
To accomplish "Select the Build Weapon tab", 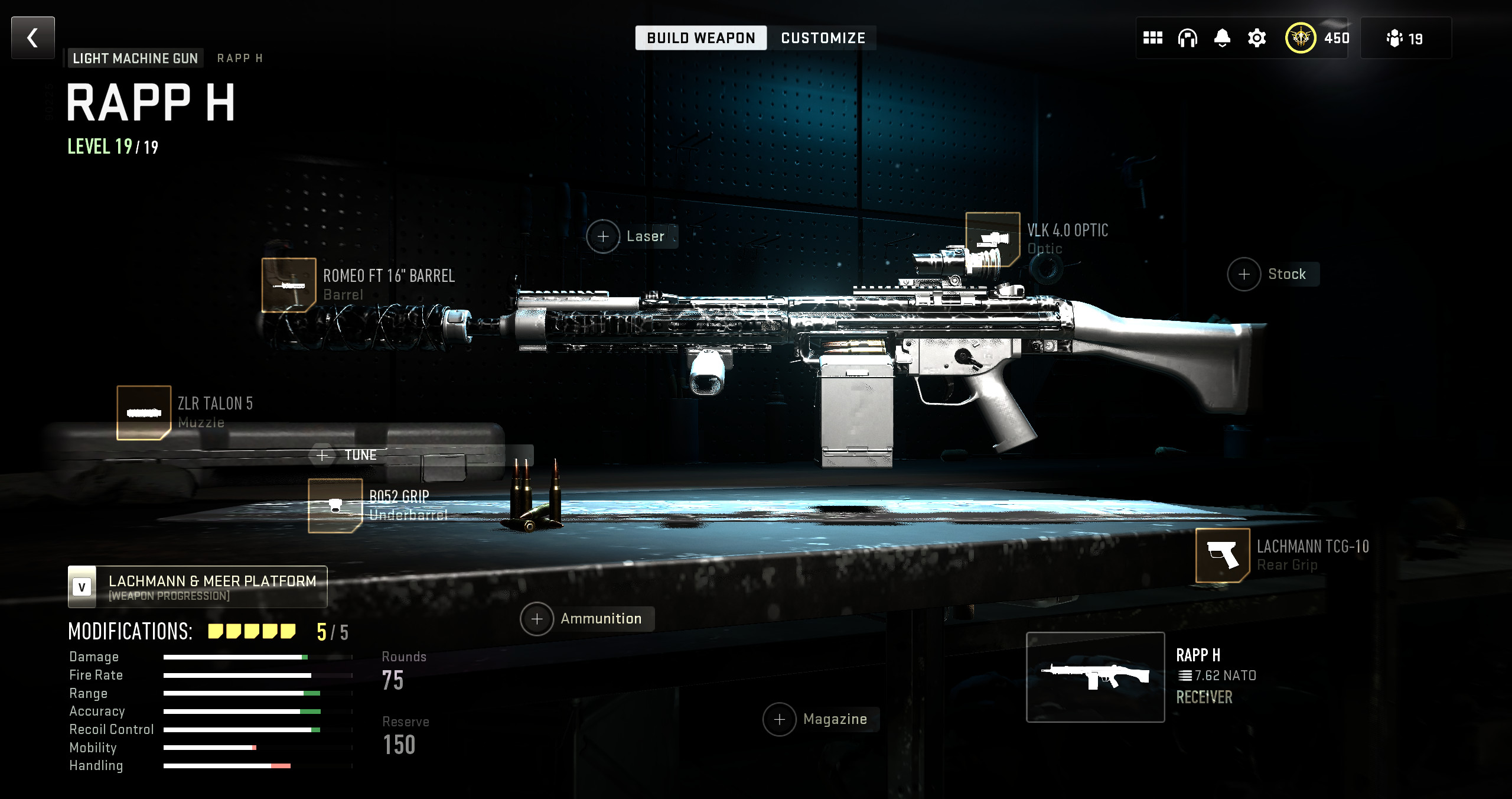I will click(700, 38).
